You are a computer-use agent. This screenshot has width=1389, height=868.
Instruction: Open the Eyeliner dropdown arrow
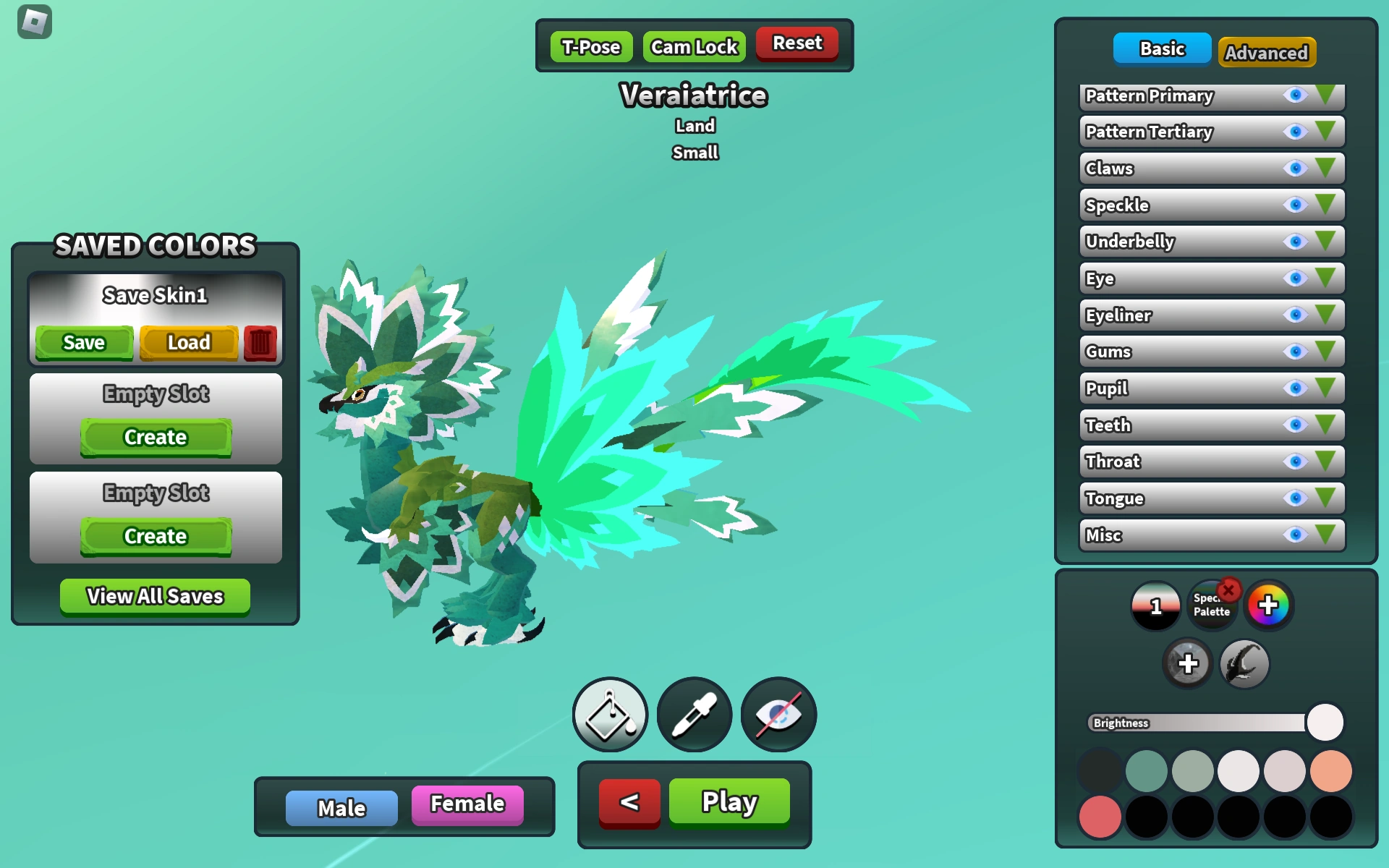click(x=1327, y=315)
